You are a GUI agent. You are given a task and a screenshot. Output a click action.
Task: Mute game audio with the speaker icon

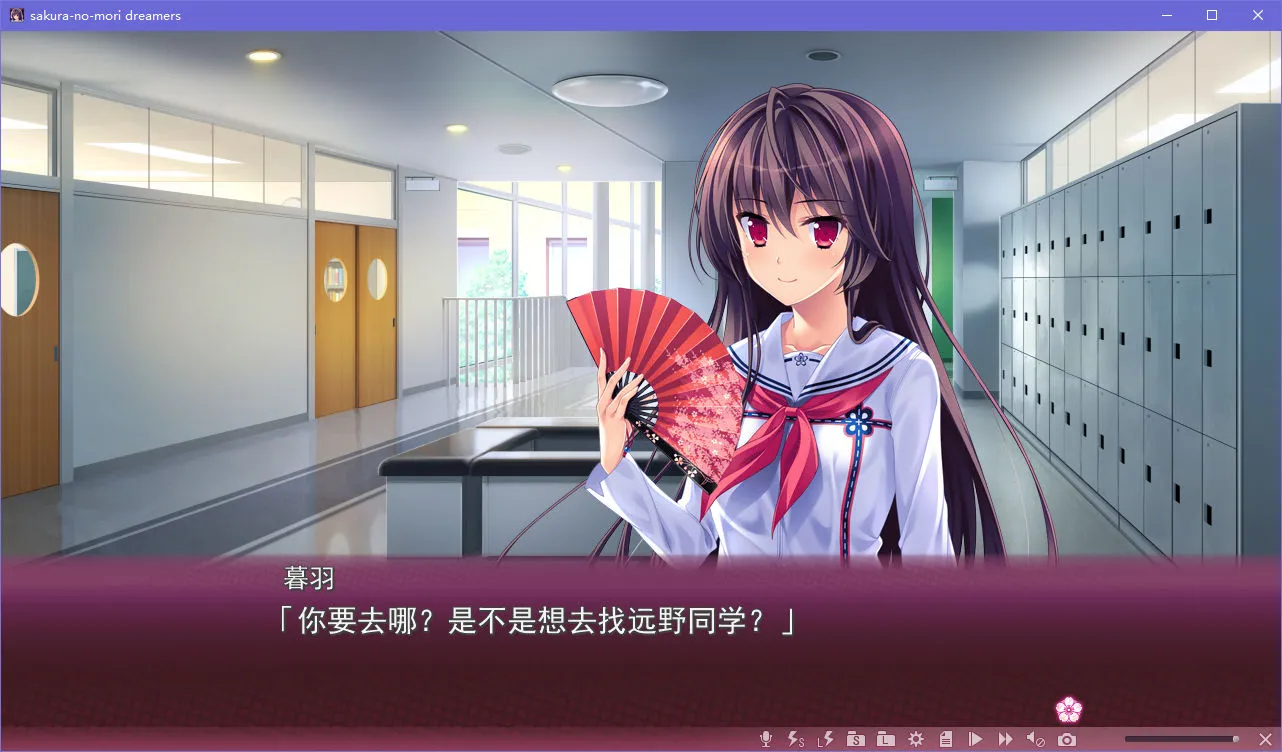click(1037, 739)
